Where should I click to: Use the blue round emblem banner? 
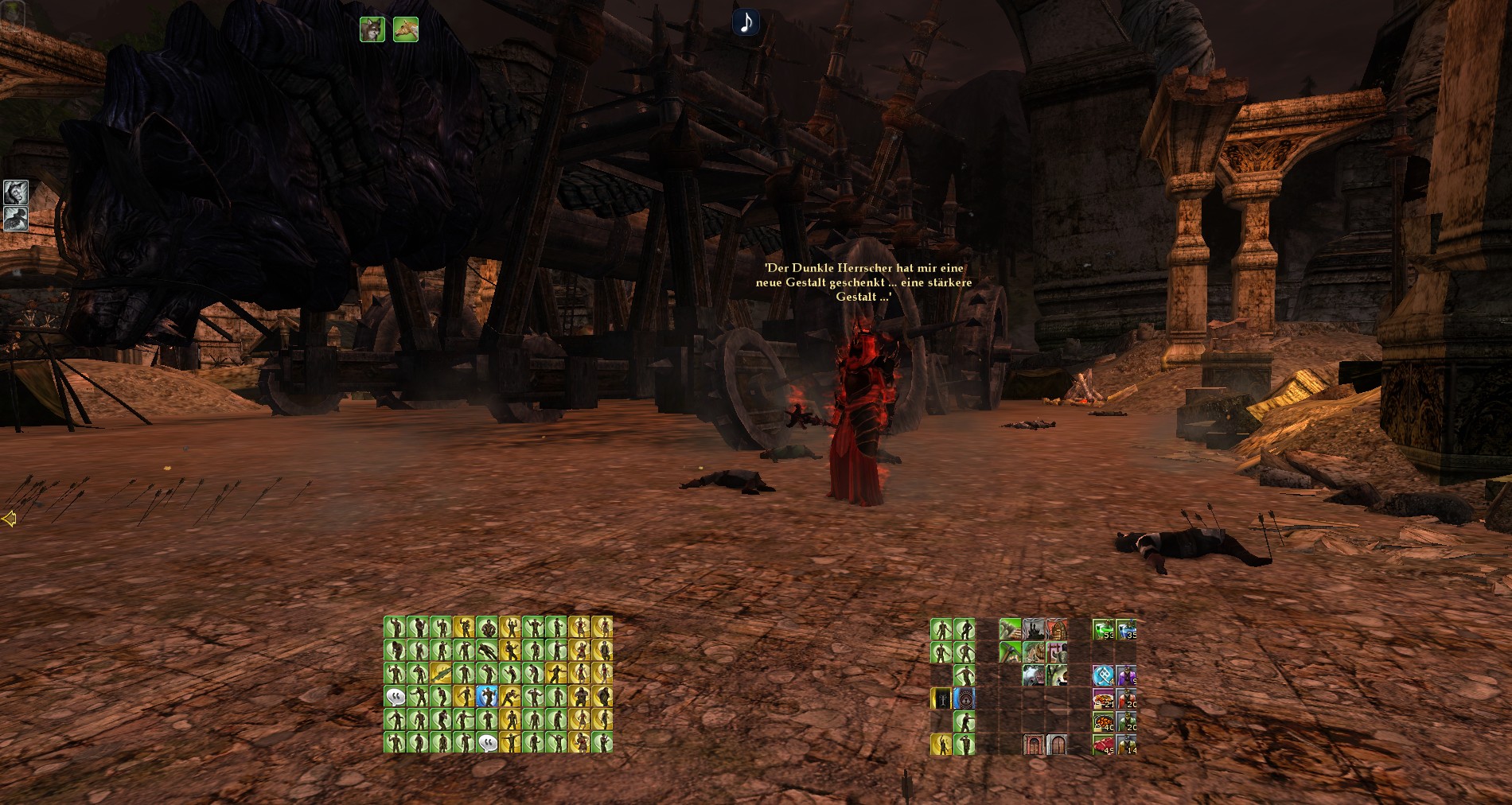point(964,699)
